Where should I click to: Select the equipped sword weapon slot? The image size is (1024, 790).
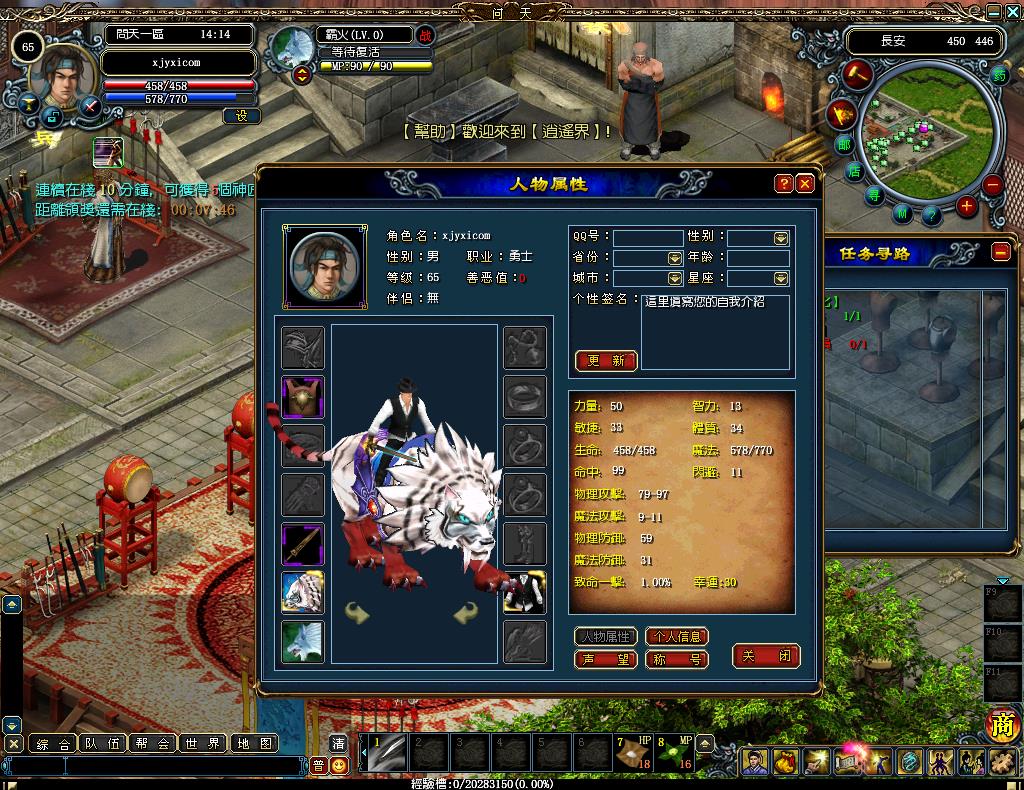(x=302, y=544)
